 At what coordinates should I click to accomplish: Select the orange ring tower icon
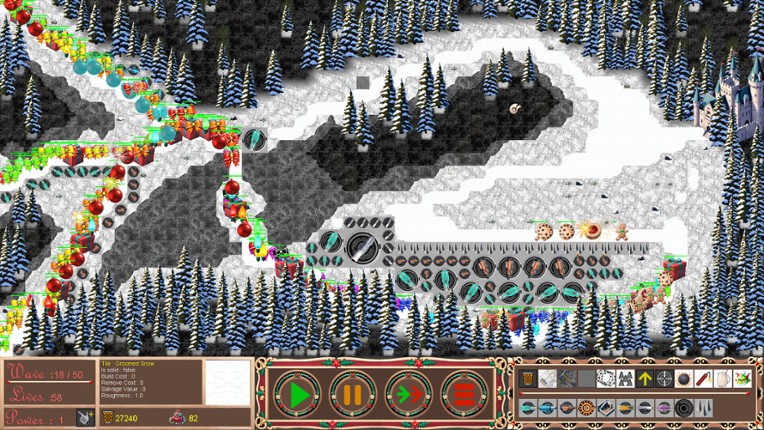(x=587, y=408)
